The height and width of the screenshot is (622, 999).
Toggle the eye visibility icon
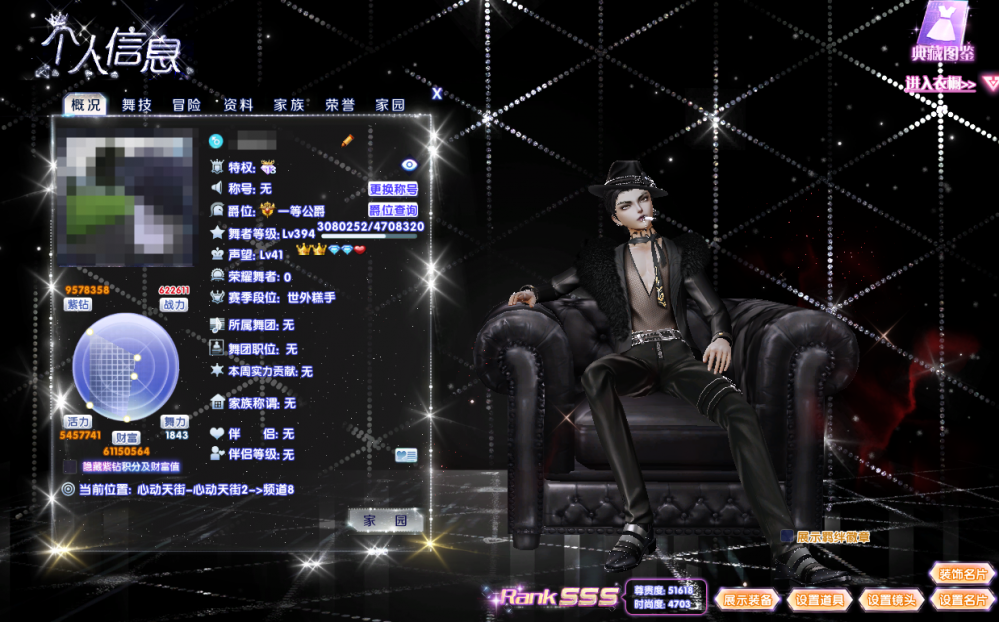[409, 164]
